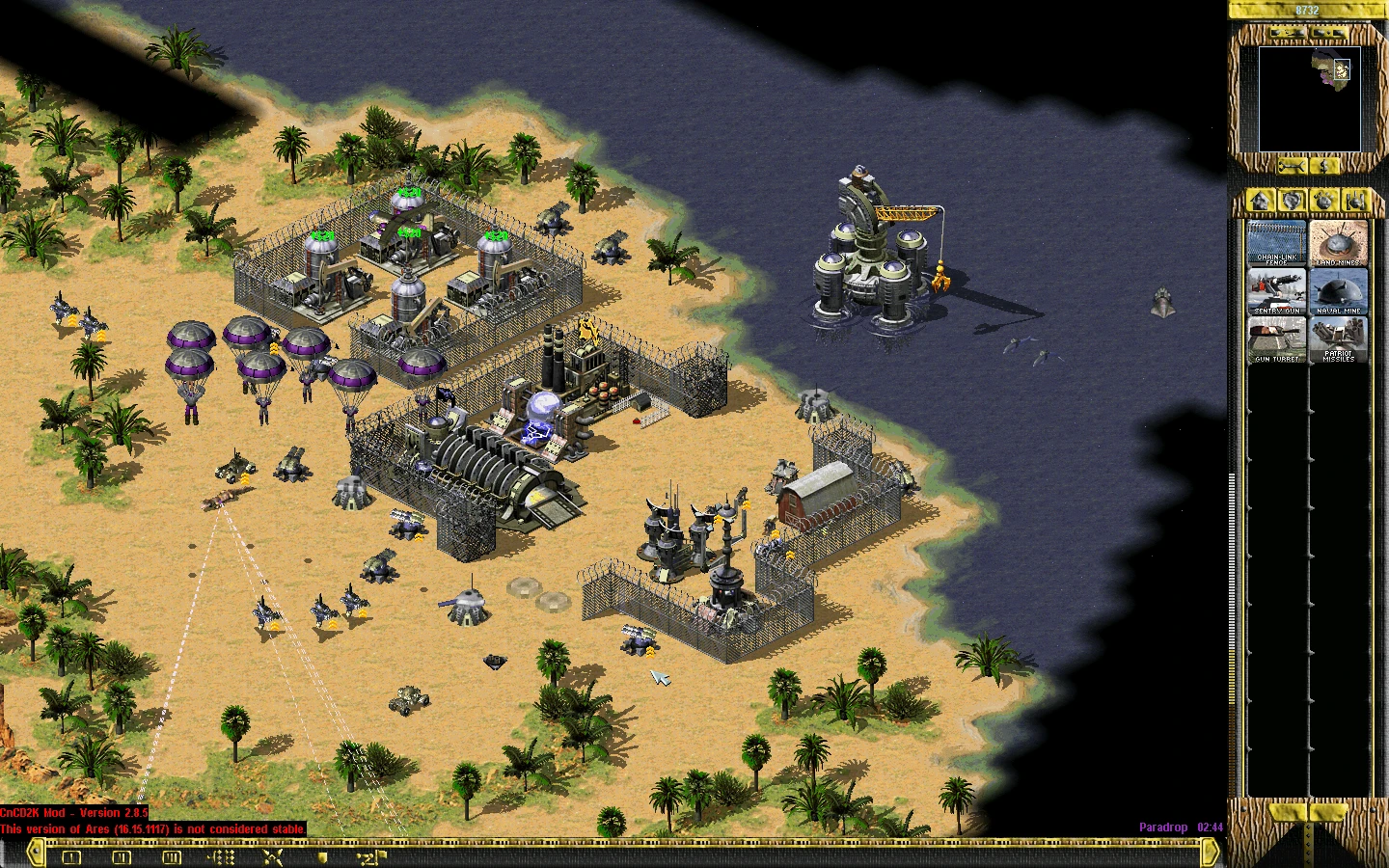Queue a Sentry Gun
The image size is (1389, 868).
[x=1276, y=290]
